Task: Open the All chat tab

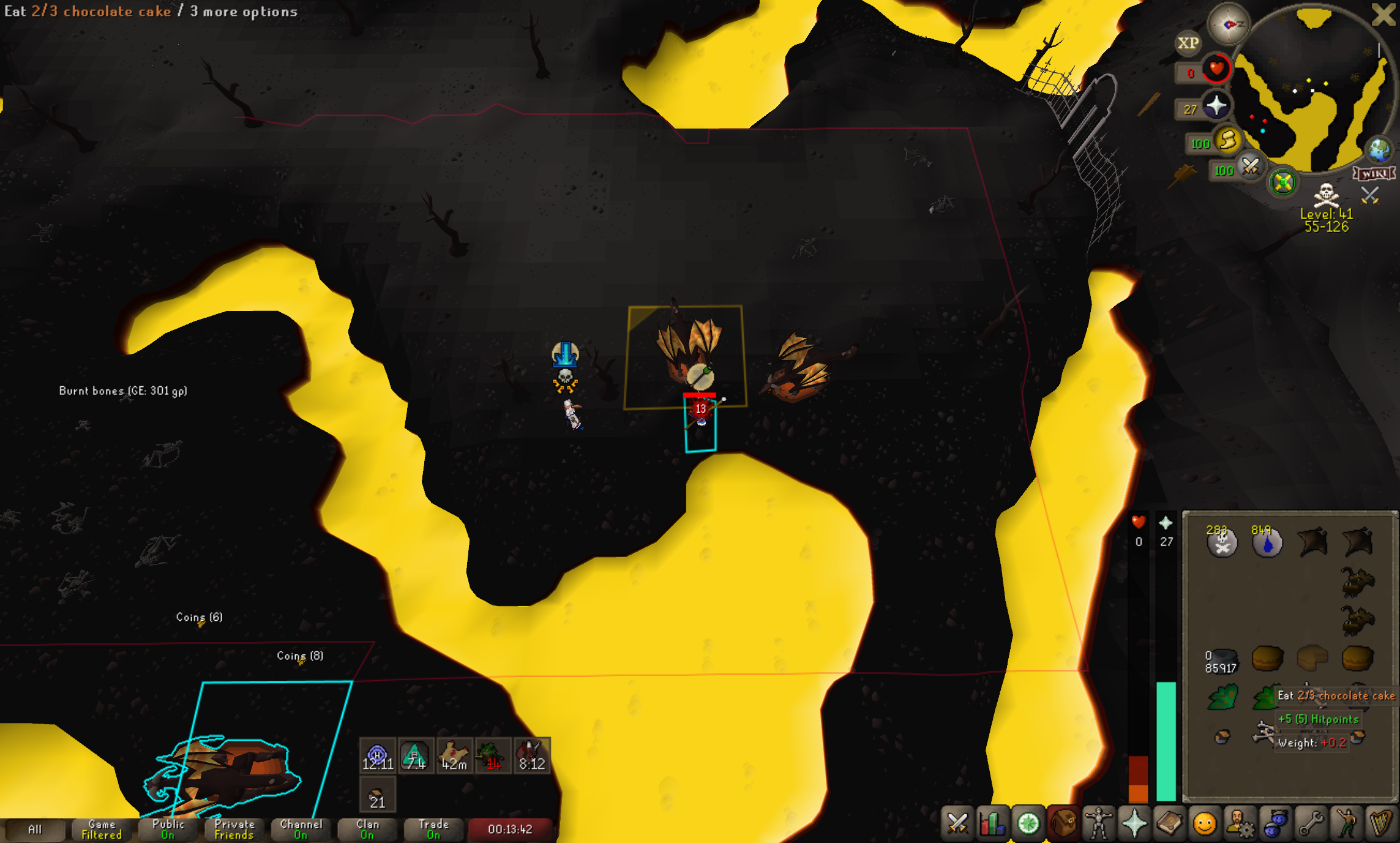Action: (x=34, y=830)
